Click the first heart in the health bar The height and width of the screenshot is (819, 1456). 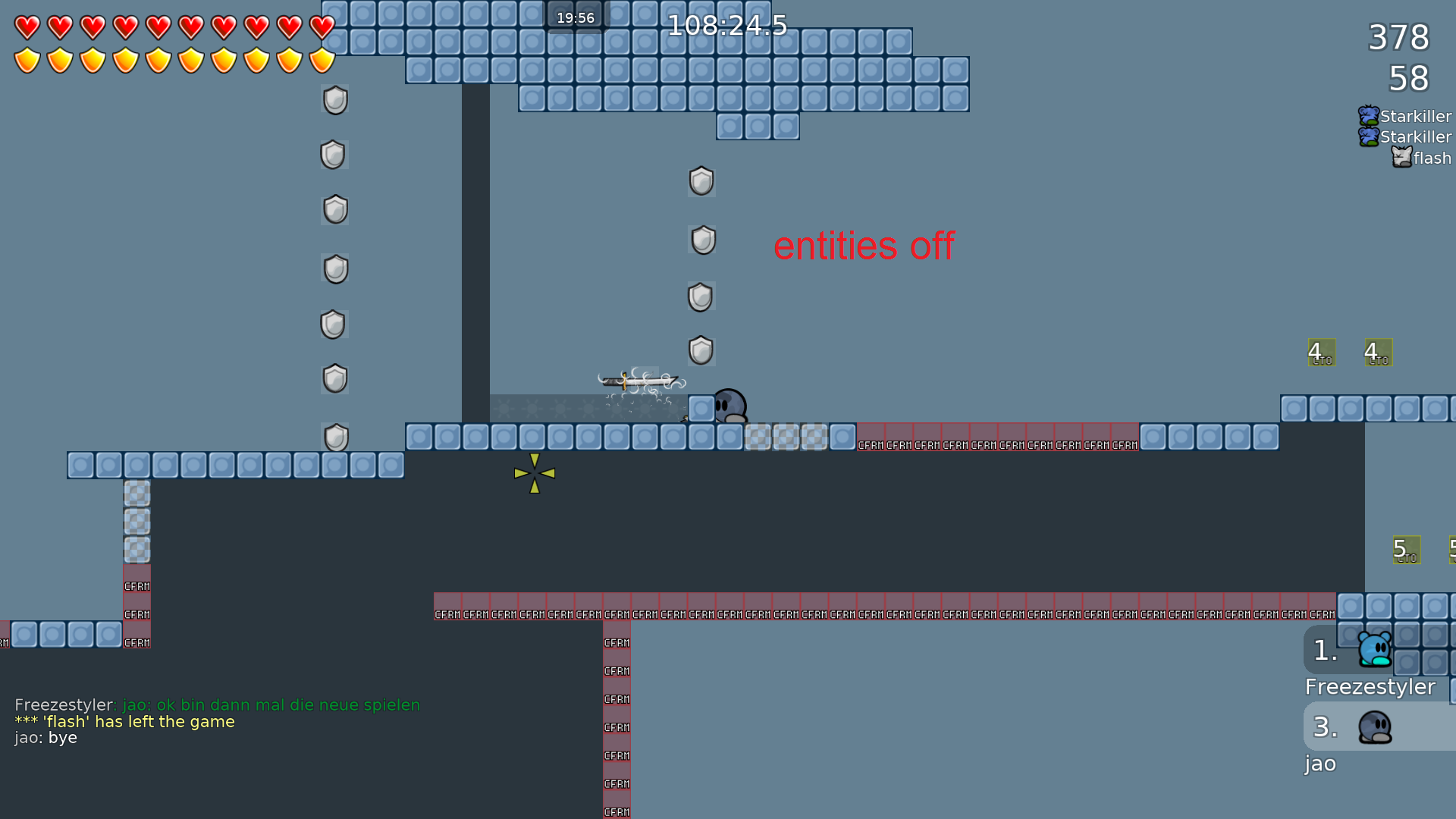click(27, 28)
